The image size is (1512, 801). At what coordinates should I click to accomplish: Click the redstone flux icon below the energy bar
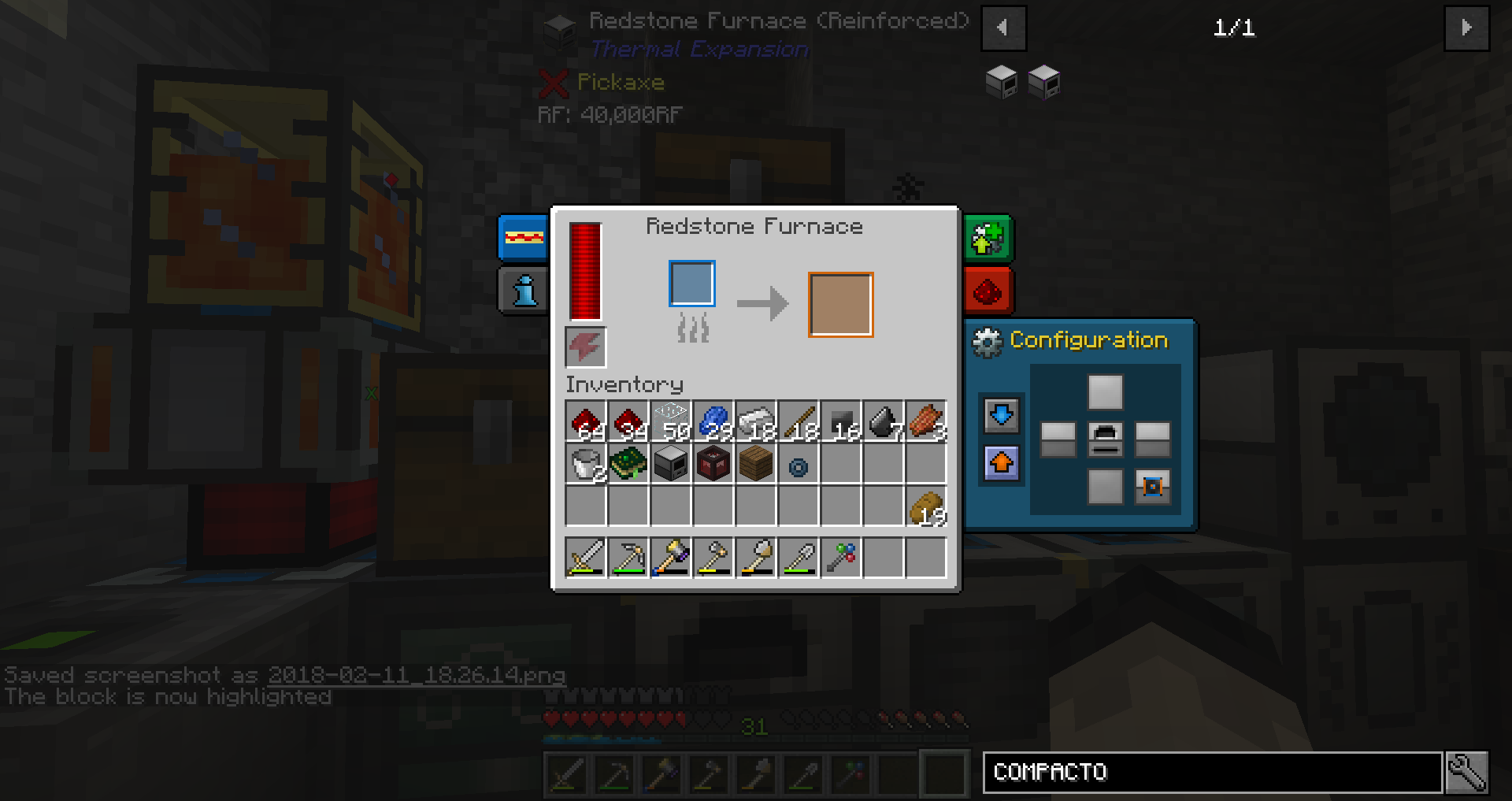tap(584, 346)
